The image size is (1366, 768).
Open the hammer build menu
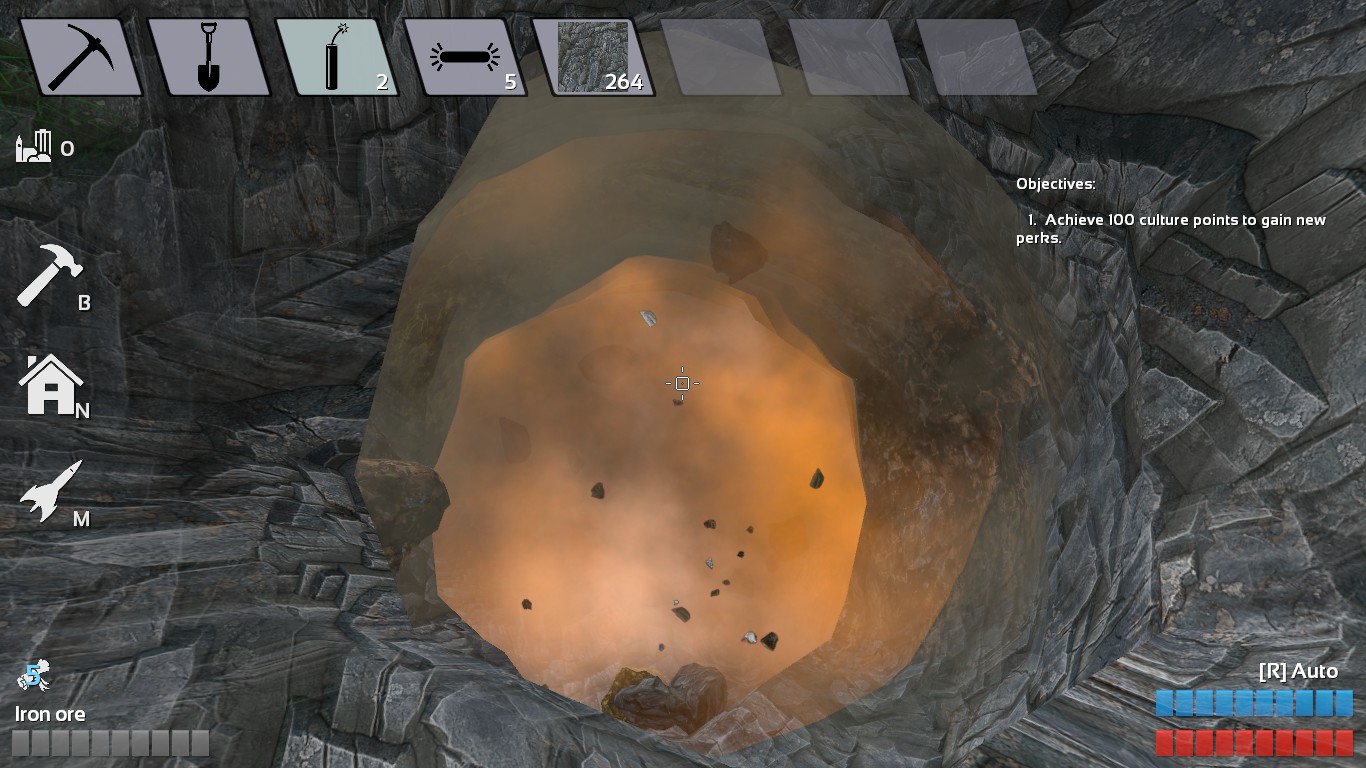click(44, 275)
